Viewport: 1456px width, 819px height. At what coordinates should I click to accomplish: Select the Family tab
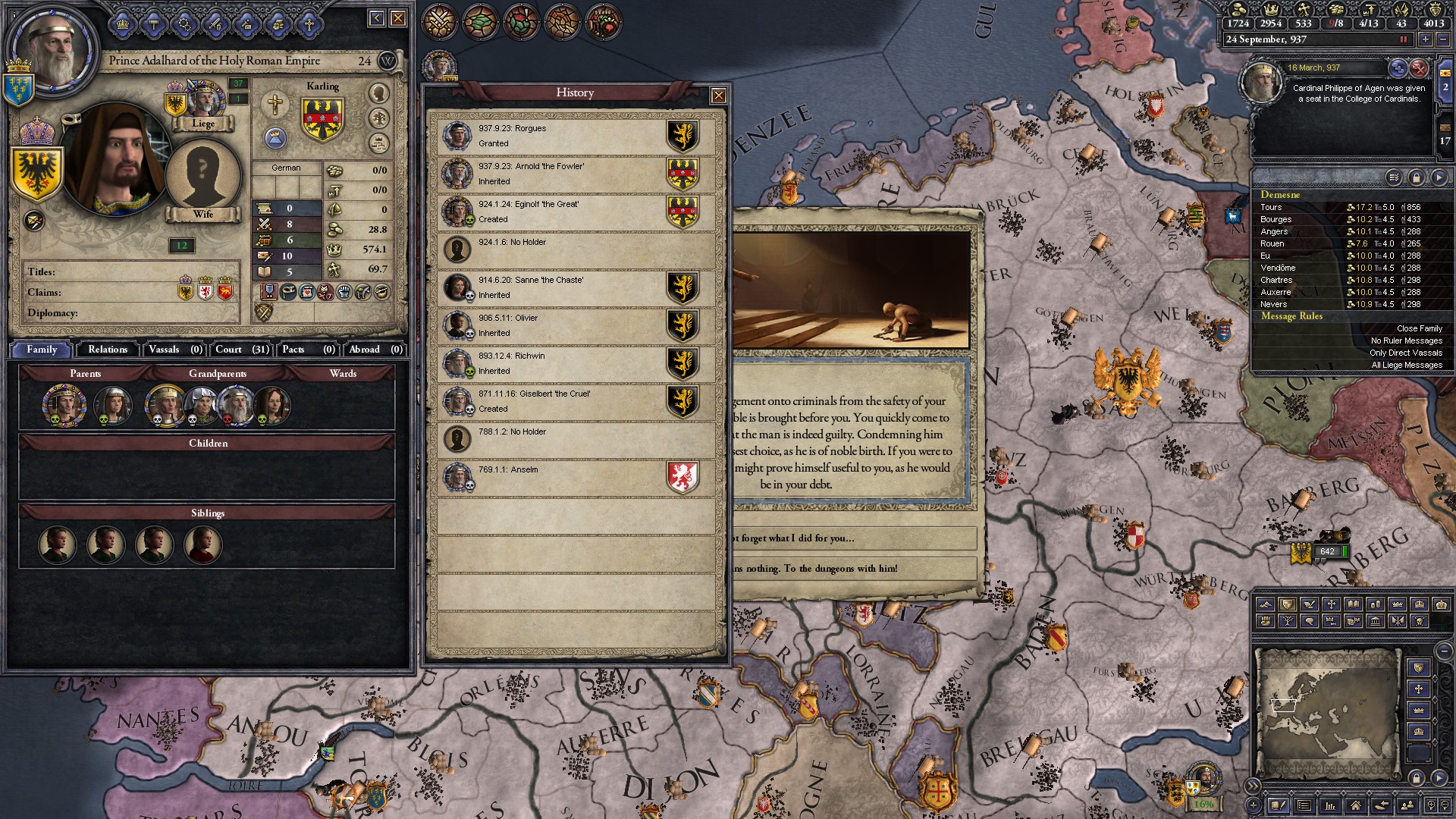(42, 350)
